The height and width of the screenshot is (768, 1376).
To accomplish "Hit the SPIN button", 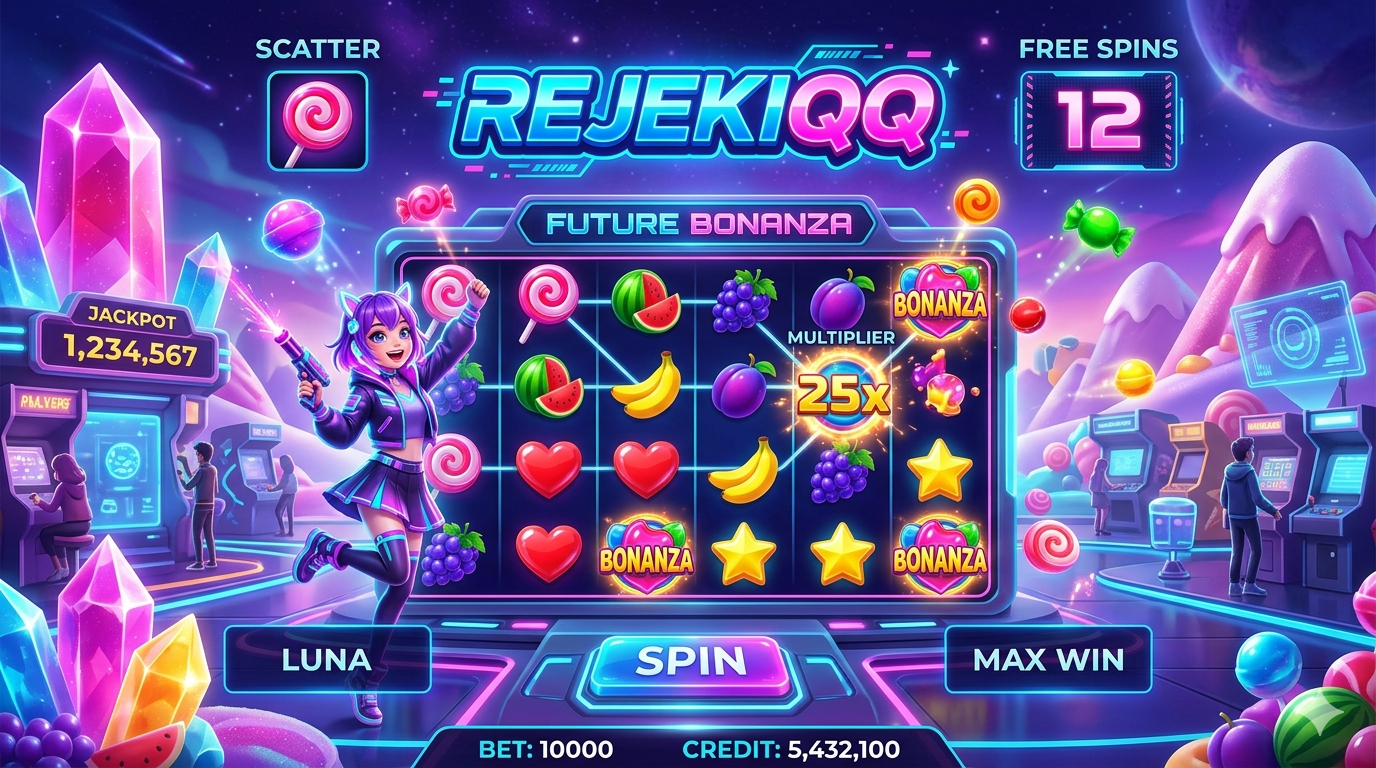I will coord(691,661).
